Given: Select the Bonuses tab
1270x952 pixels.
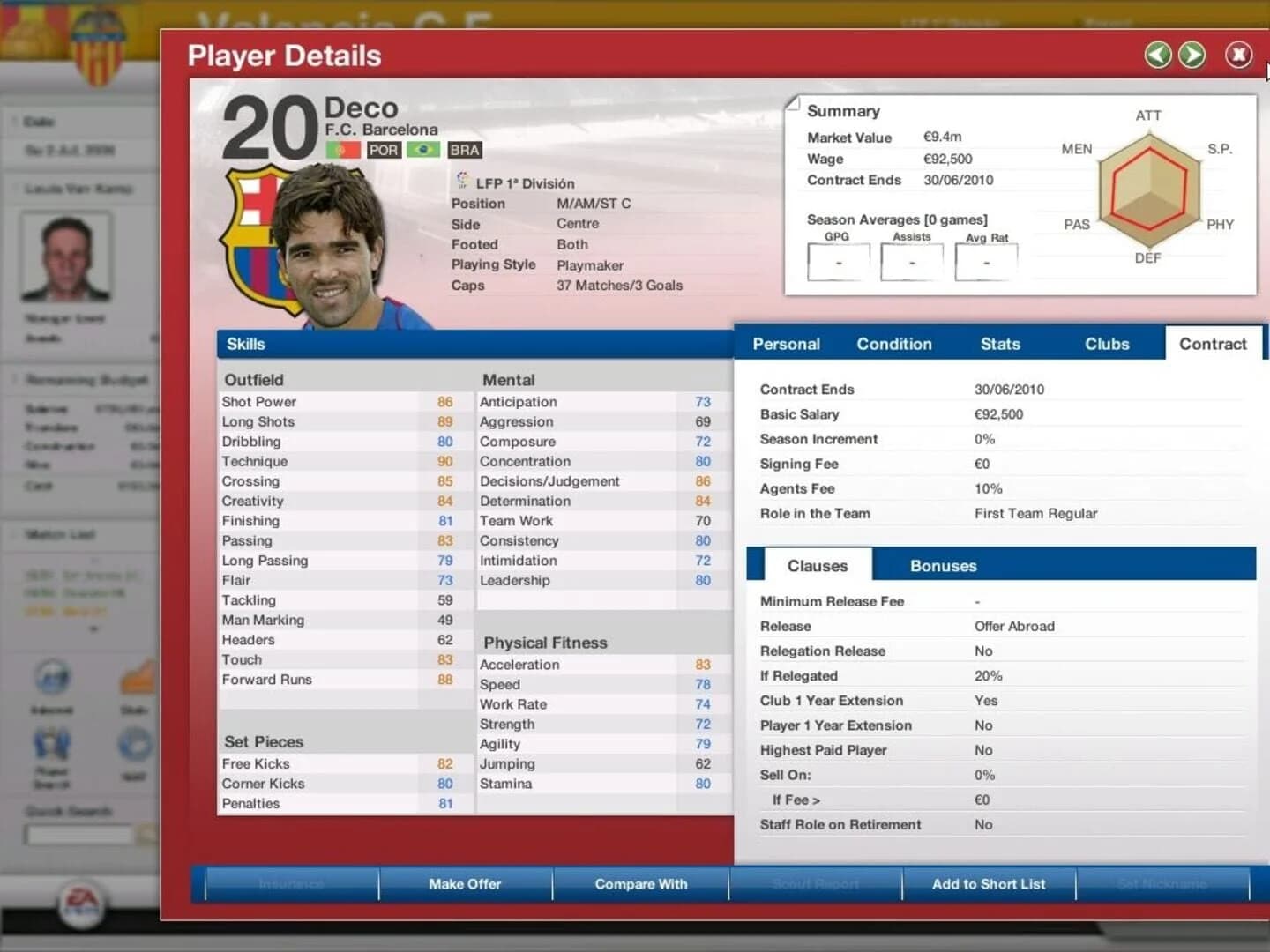Looking at the screenshot, I should (x=943, y=565).
